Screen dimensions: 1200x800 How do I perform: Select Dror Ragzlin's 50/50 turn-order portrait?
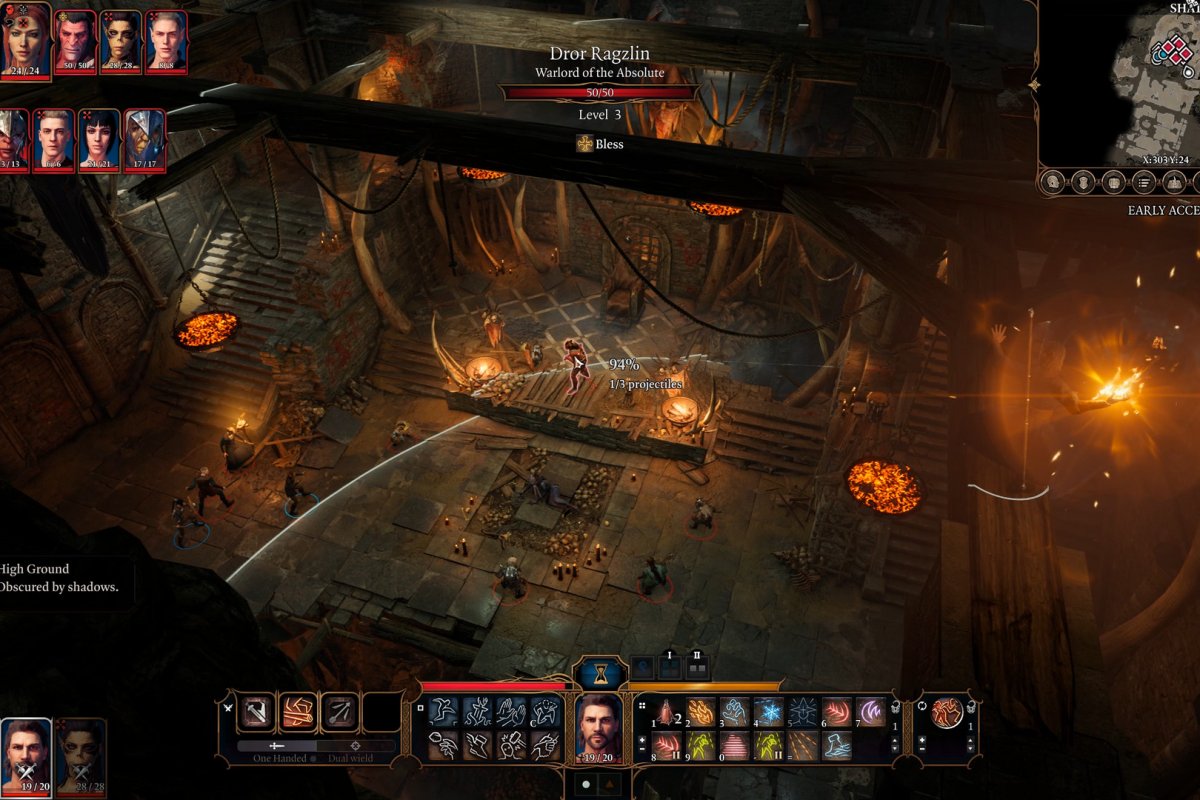tap(76, 40)
